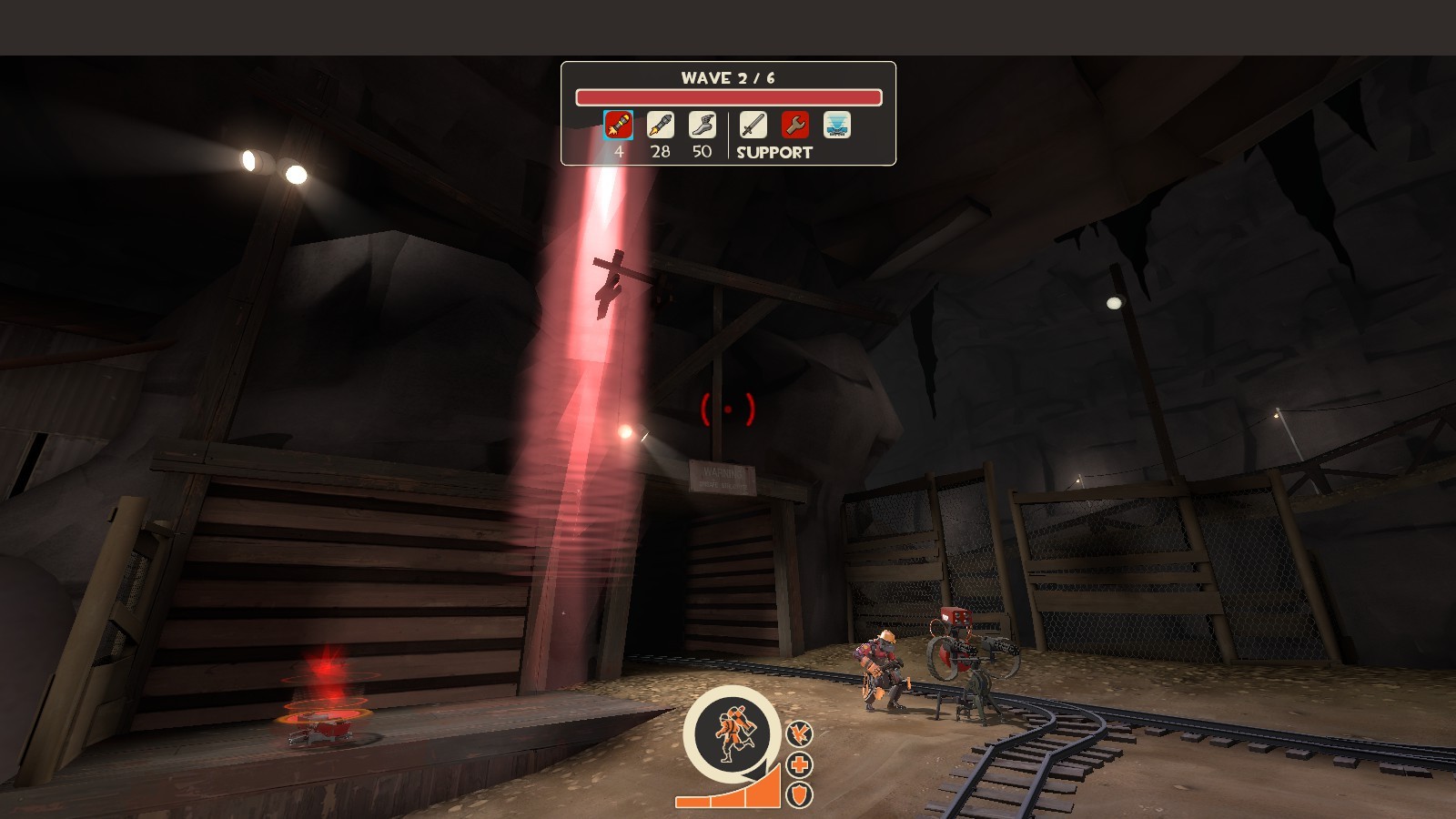The height and width of the screenshot is (819, 1456).
Task: Select the red wrench support icon
Action: [794, 126]
